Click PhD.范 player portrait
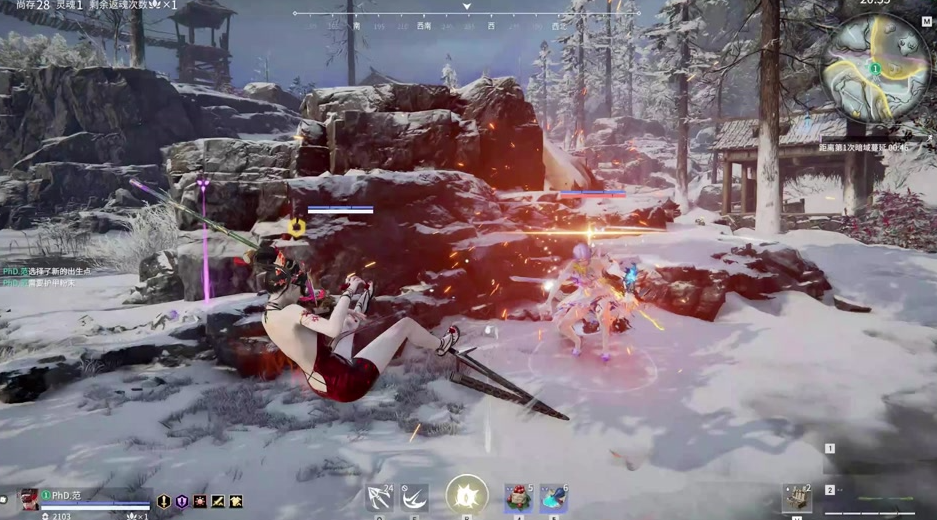The image size is (937, 520). coord(30,498)
